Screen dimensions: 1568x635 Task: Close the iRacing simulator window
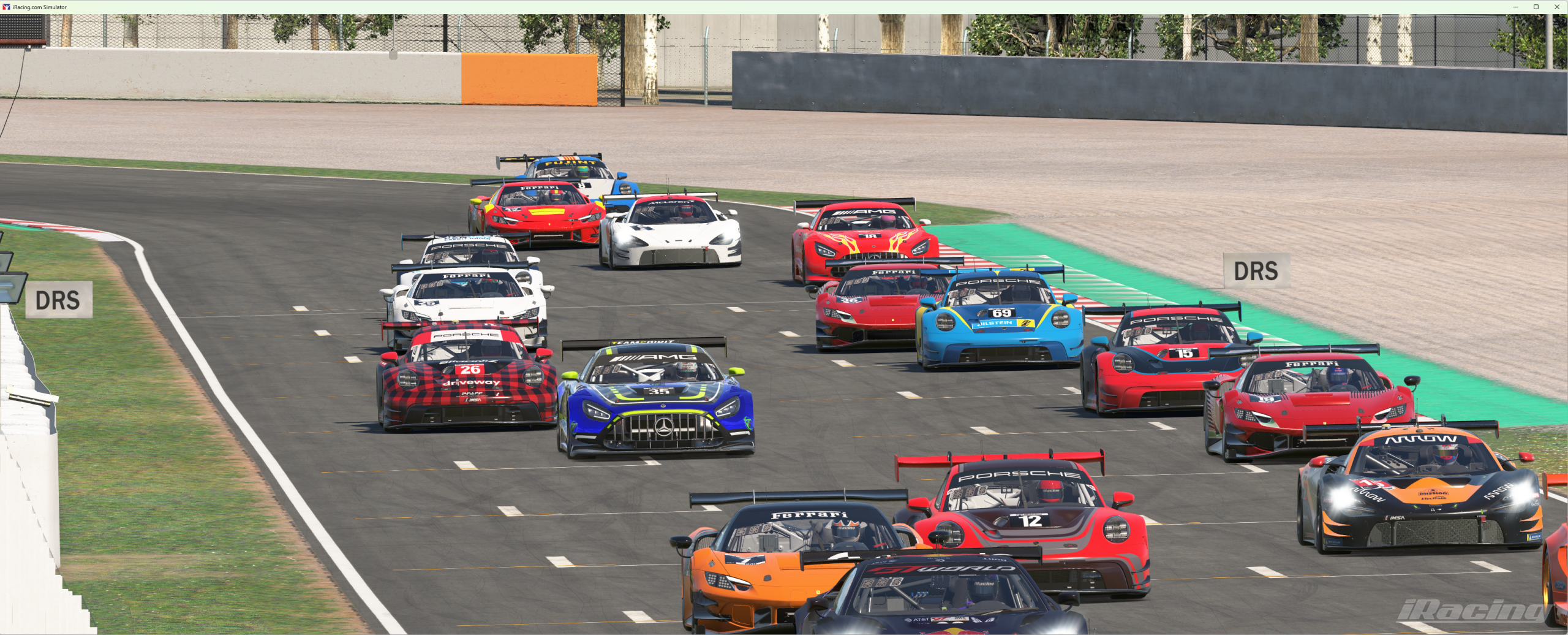pyautogui.click(x=1556, y=7)
